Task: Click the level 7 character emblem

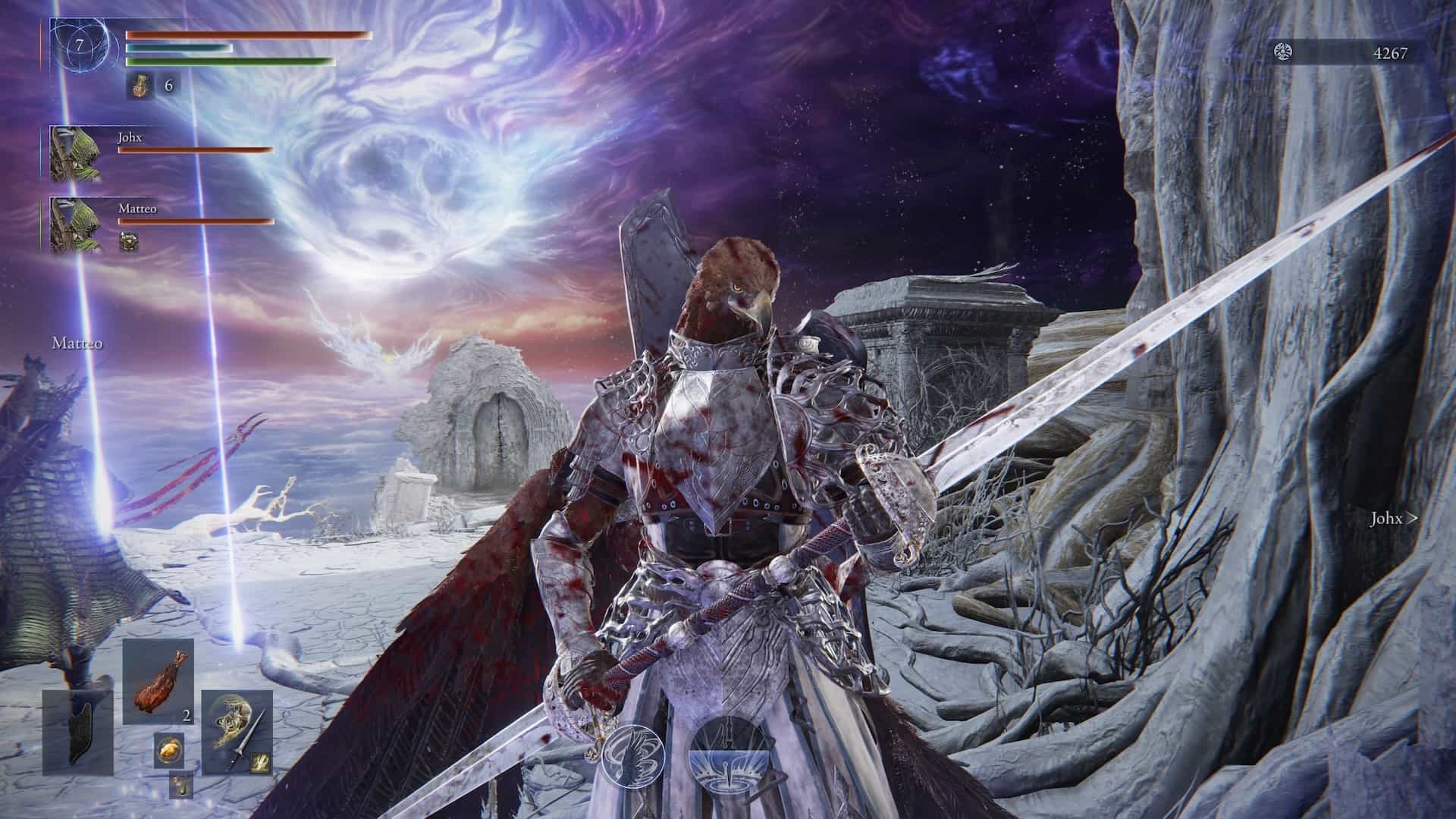Action: [x=80, y=47]
